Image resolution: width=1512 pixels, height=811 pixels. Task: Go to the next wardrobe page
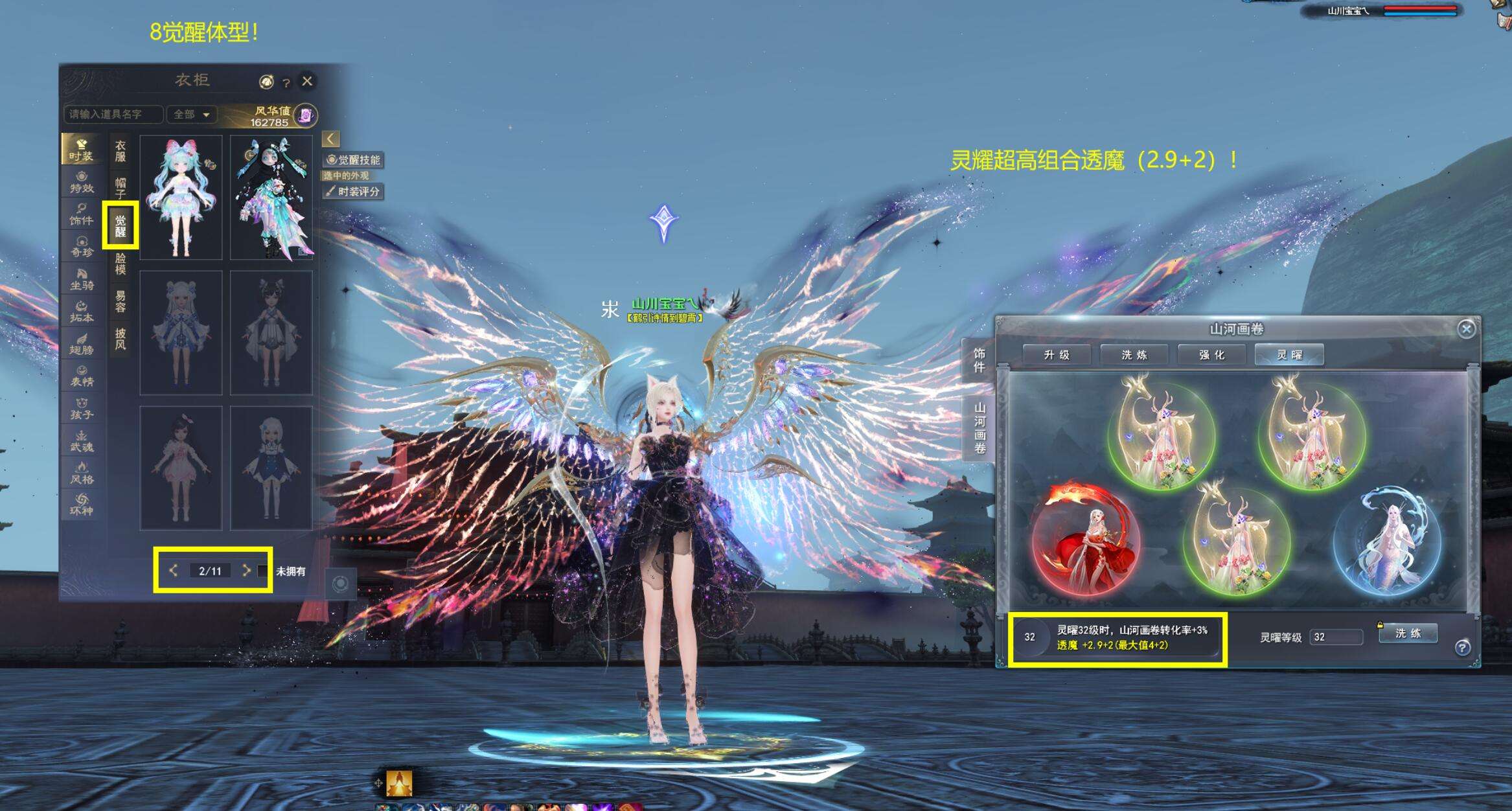click(246, 571)
